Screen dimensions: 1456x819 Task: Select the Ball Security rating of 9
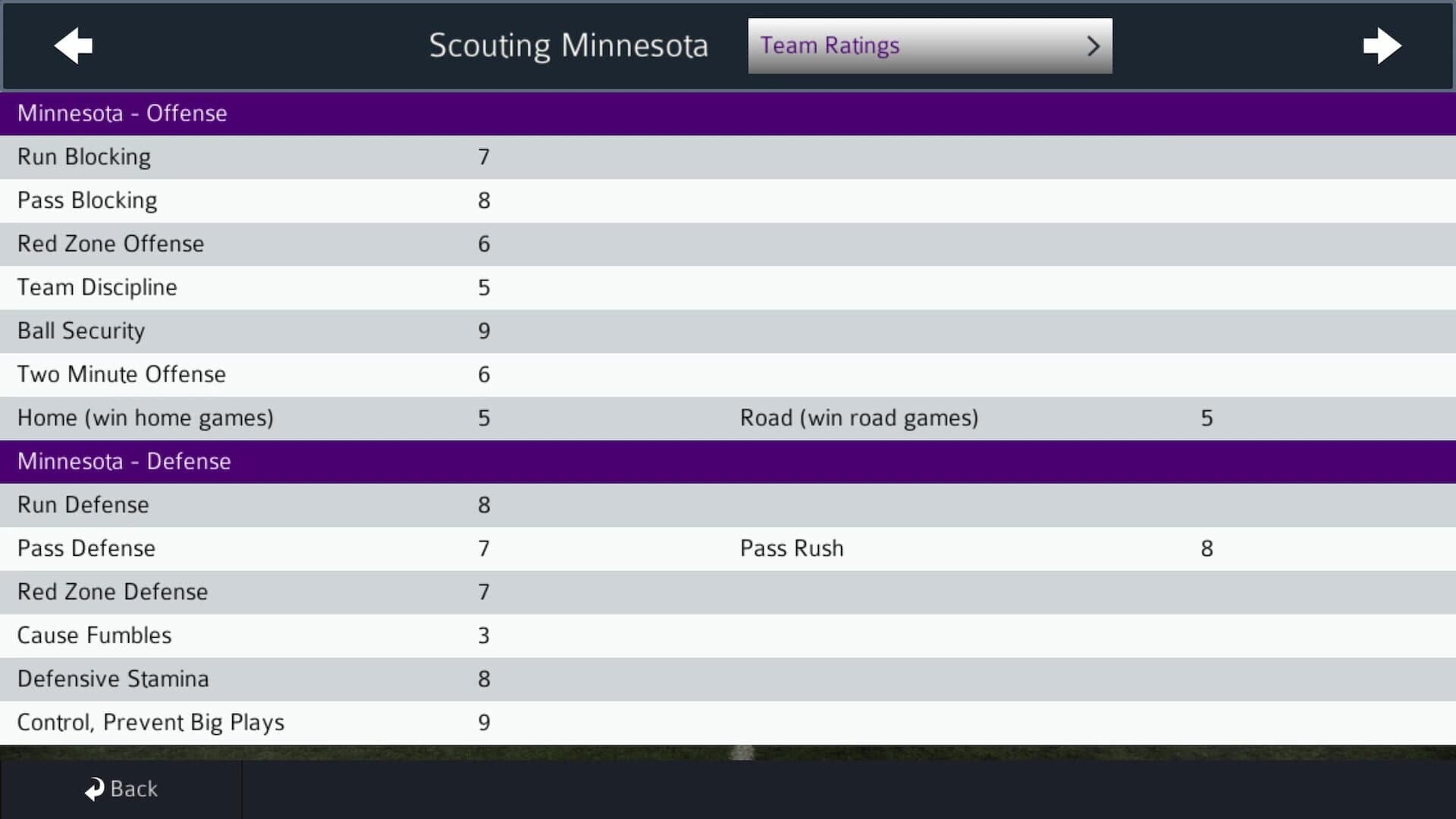tap(485, 331)
